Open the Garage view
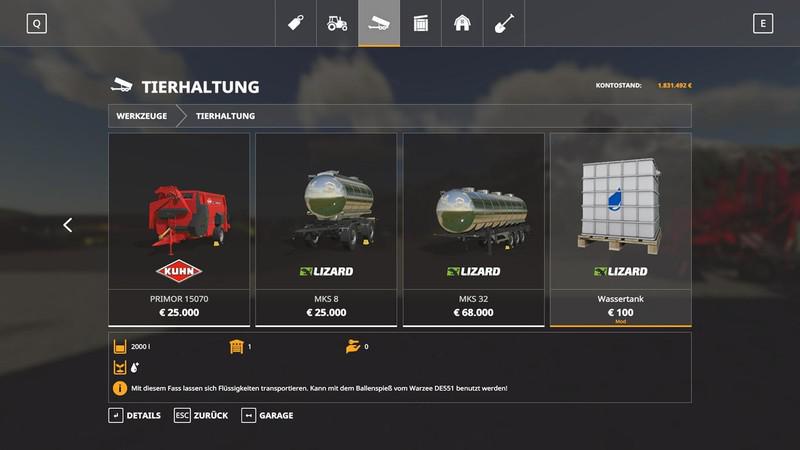The image size is (800, 450). pyautogui.click(x=268, y=415)
